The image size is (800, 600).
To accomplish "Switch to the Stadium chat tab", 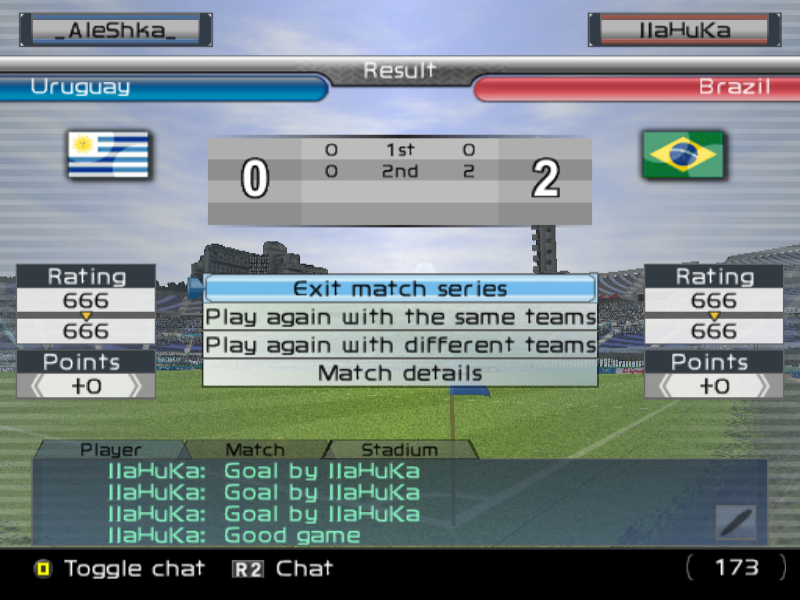I will tap(399, 450).
